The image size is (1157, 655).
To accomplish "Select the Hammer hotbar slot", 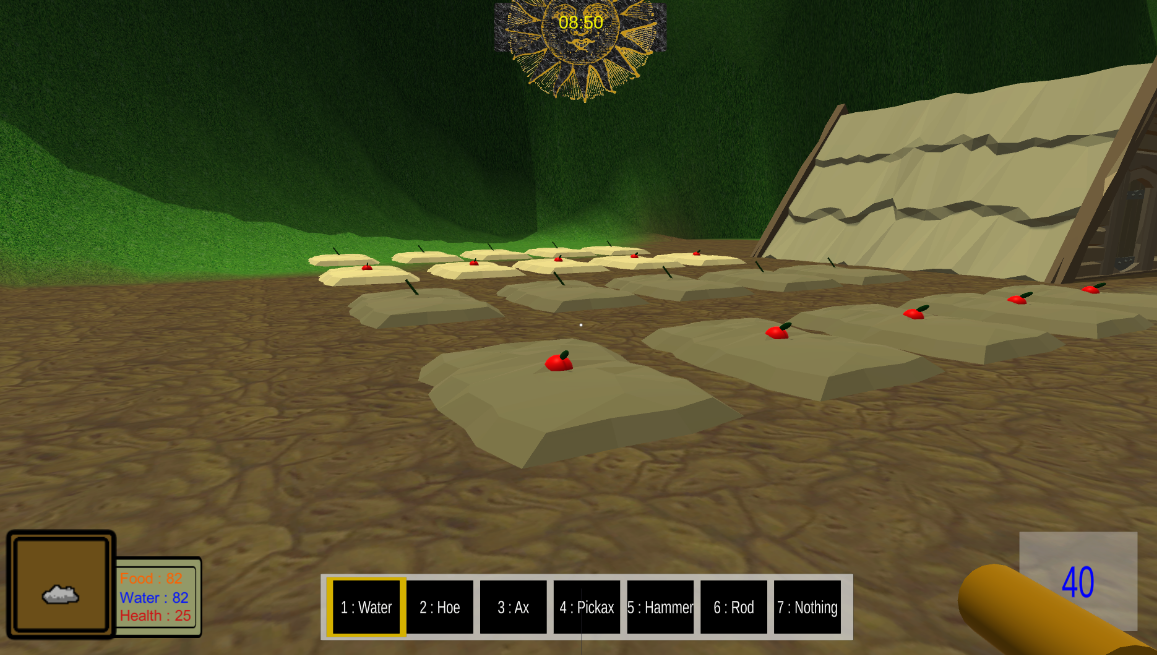I will tap(660, 607).
